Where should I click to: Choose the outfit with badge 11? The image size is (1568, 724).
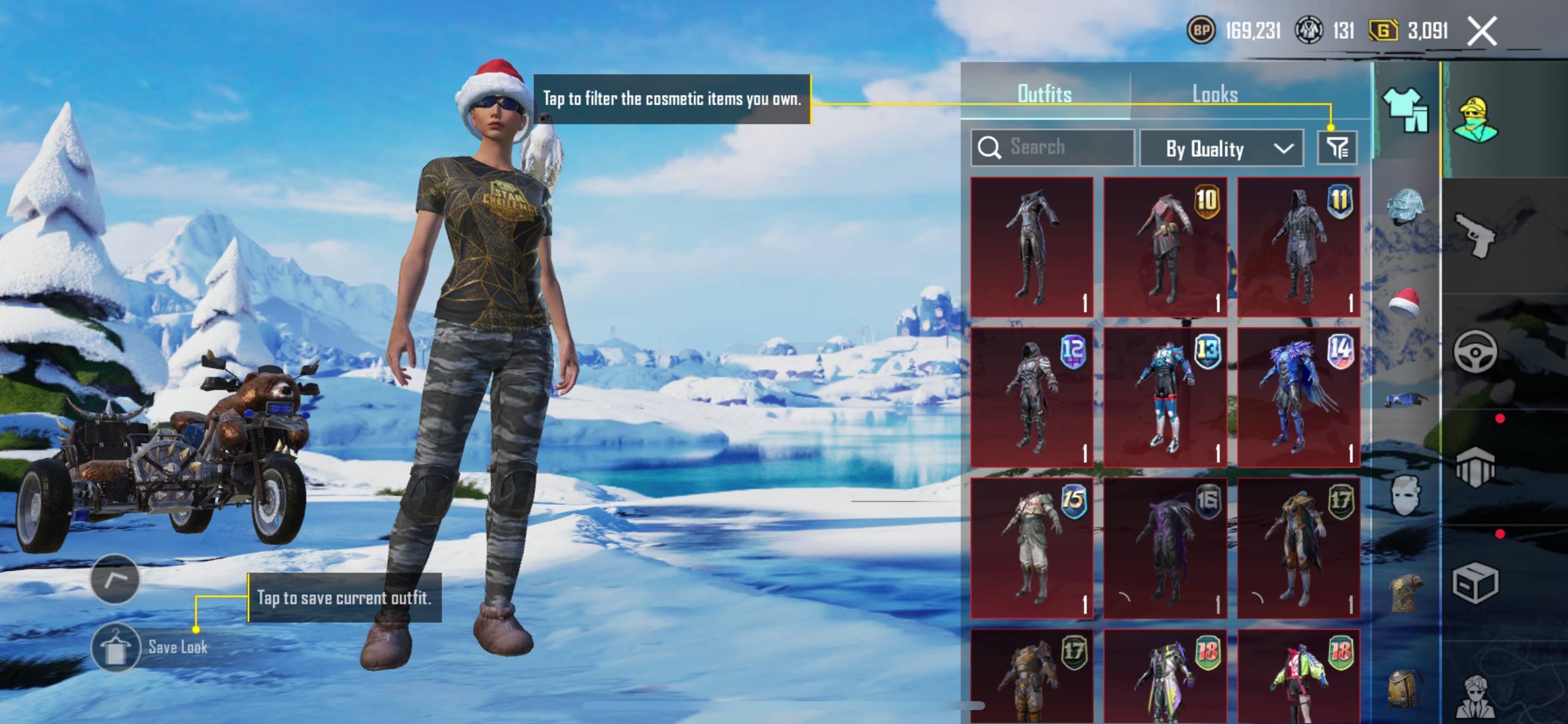click(1298, 247)
